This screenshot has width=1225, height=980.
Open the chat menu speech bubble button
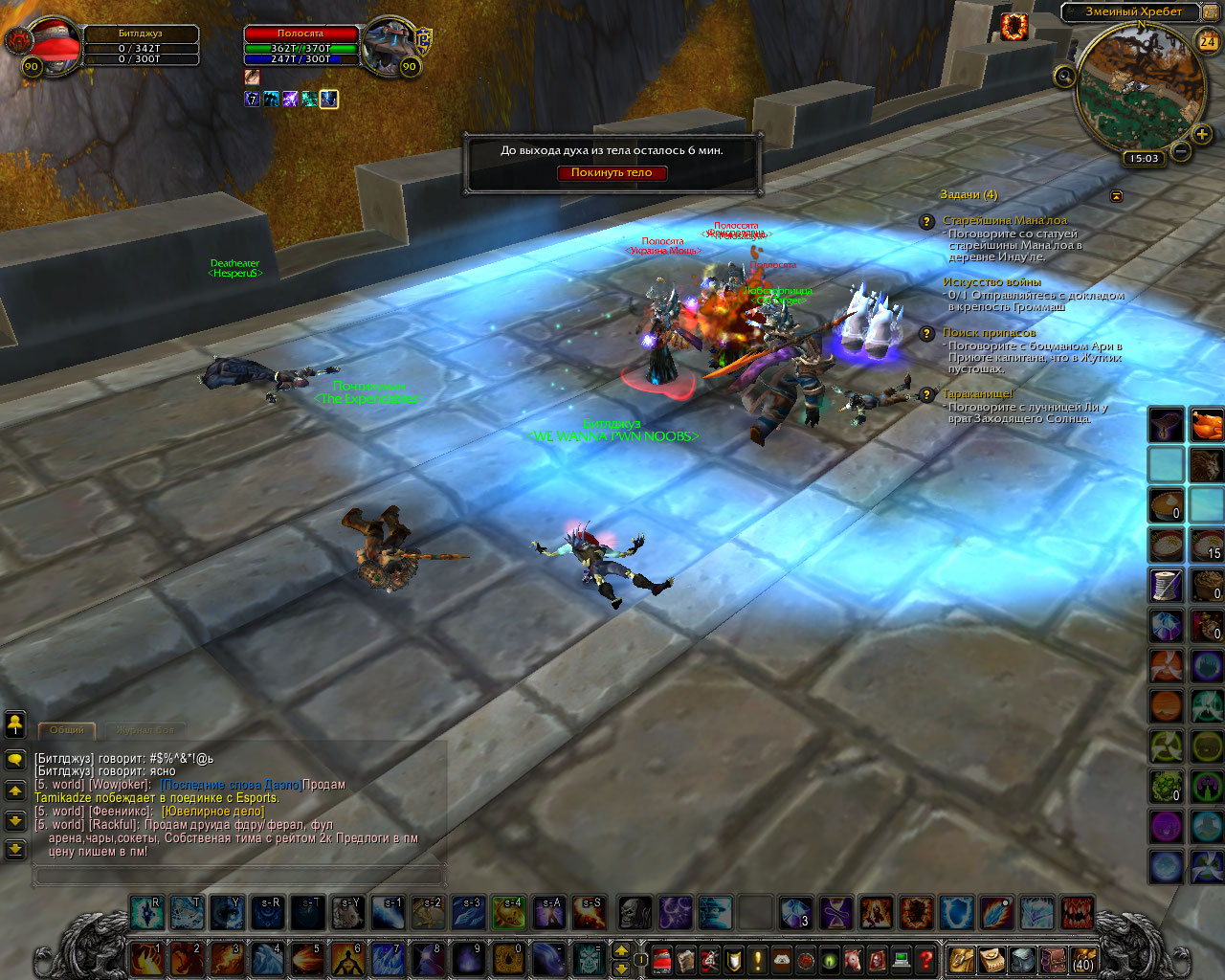(x=15, y=759)
